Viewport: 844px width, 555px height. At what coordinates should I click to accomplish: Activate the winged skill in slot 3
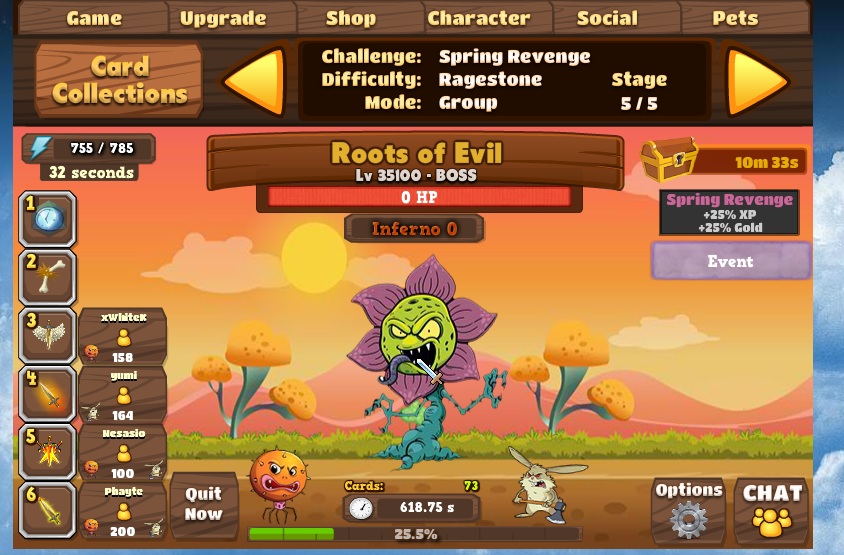47,336
